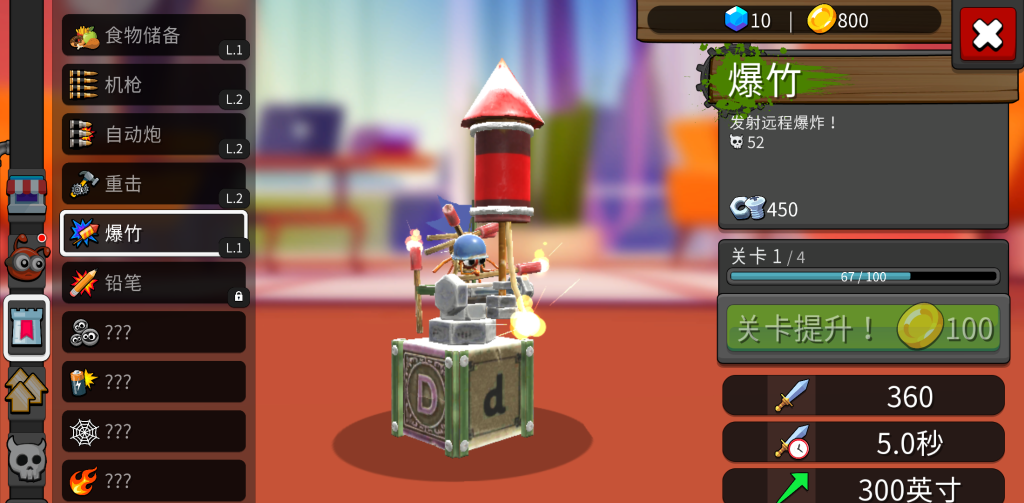Switch to the red ant character tab

tap(27, 258)
